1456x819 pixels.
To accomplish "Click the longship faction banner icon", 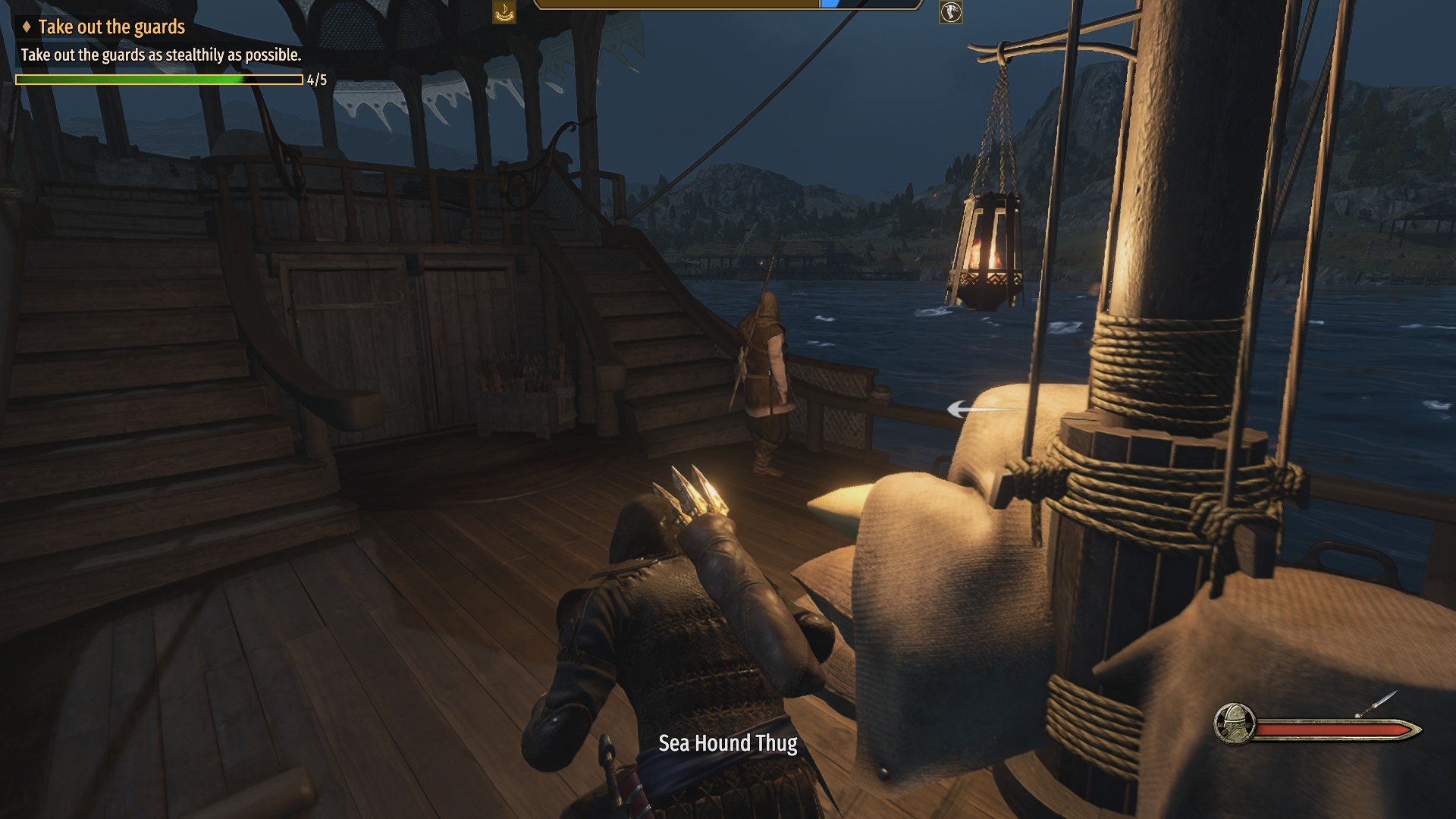I will 504,11.
